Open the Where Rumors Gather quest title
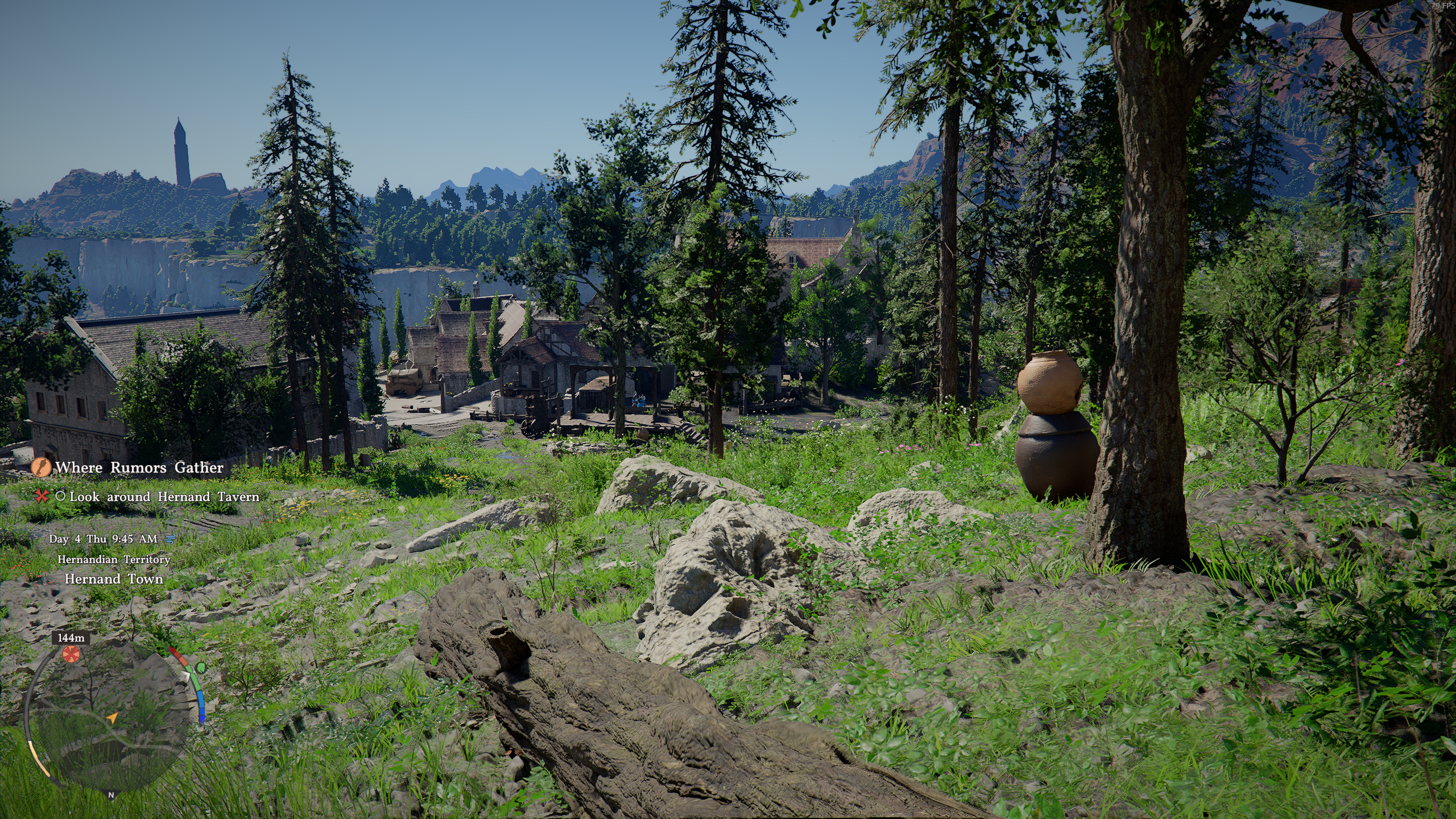1456x819 pixels. click(139, 468)
